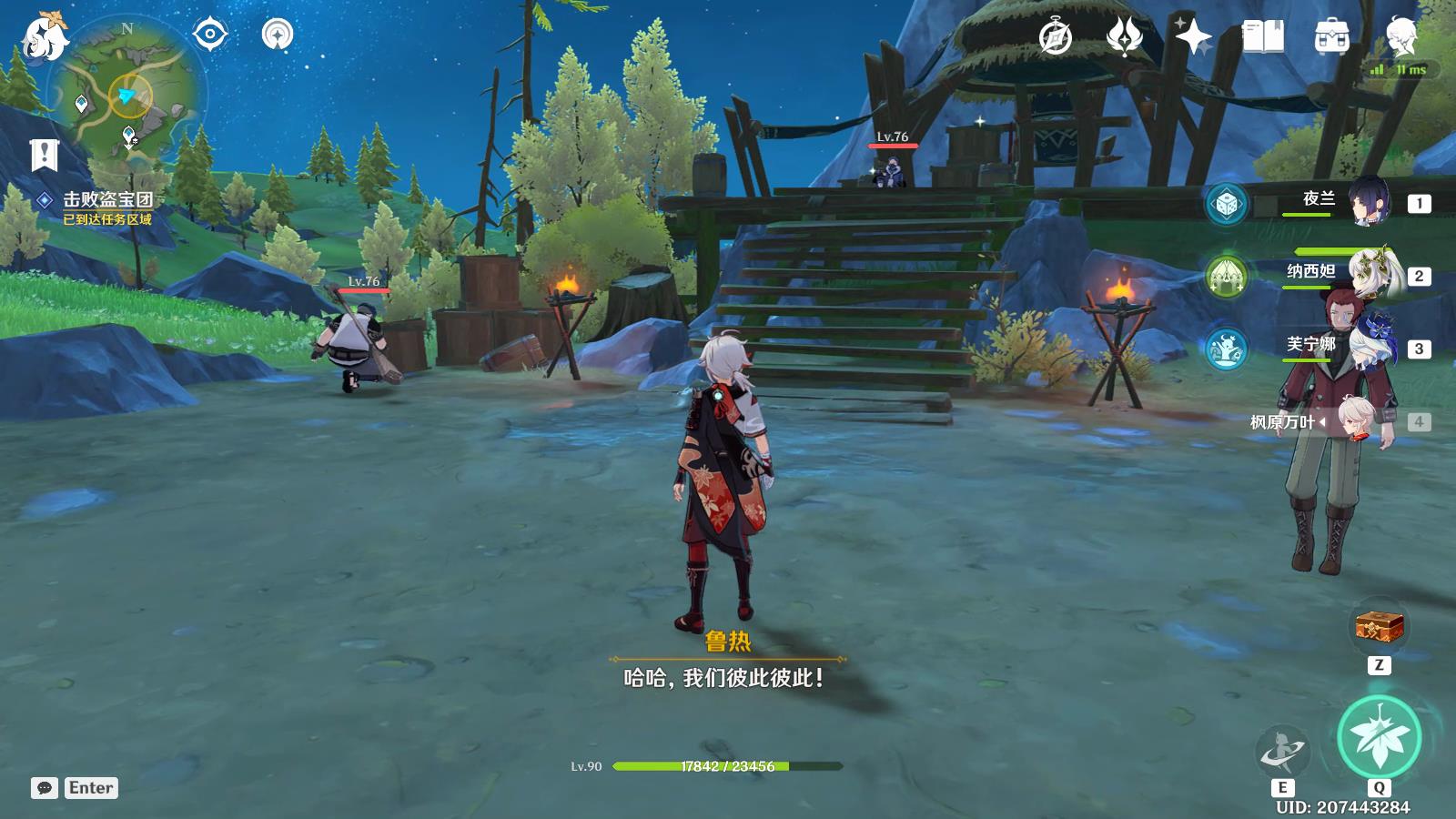Screen dimensions: 1456x819
Task: Unleash the maple leaf elemental burst
Action: 1379,737
